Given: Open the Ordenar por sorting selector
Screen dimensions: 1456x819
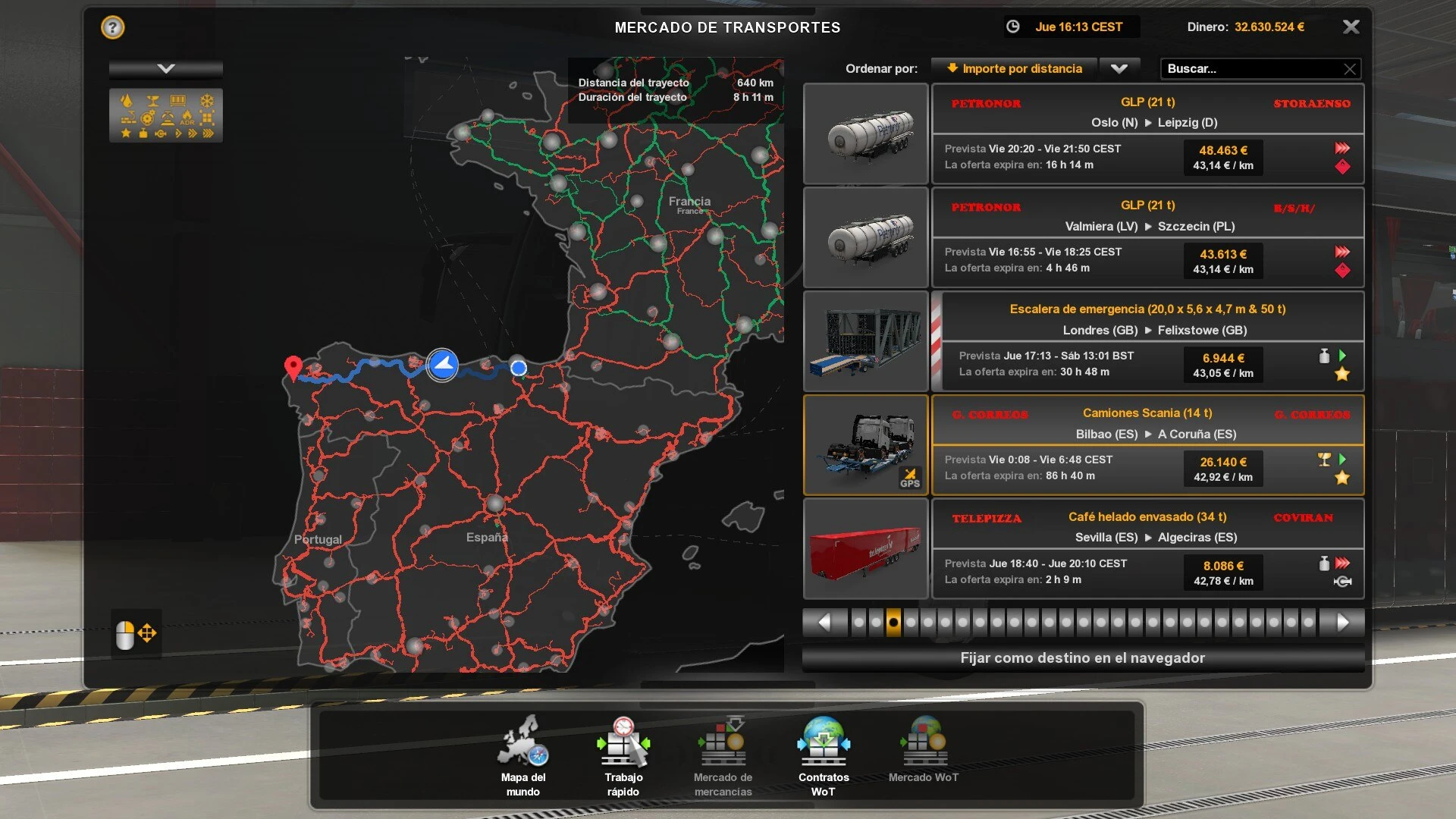Looking at the screenshot, I should 1014,68.
